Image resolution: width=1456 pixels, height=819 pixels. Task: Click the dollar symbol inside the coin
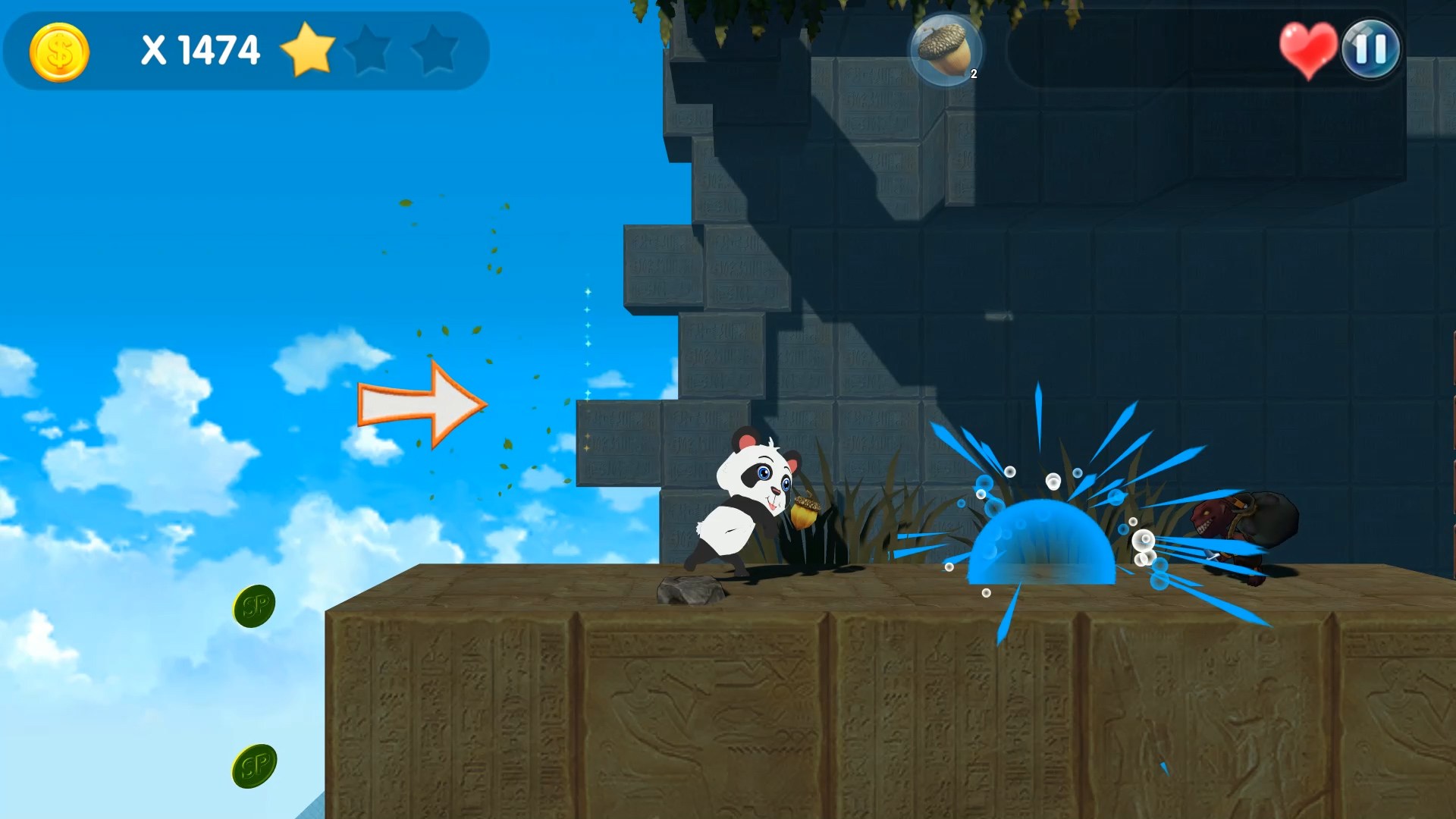click(59, 52)
